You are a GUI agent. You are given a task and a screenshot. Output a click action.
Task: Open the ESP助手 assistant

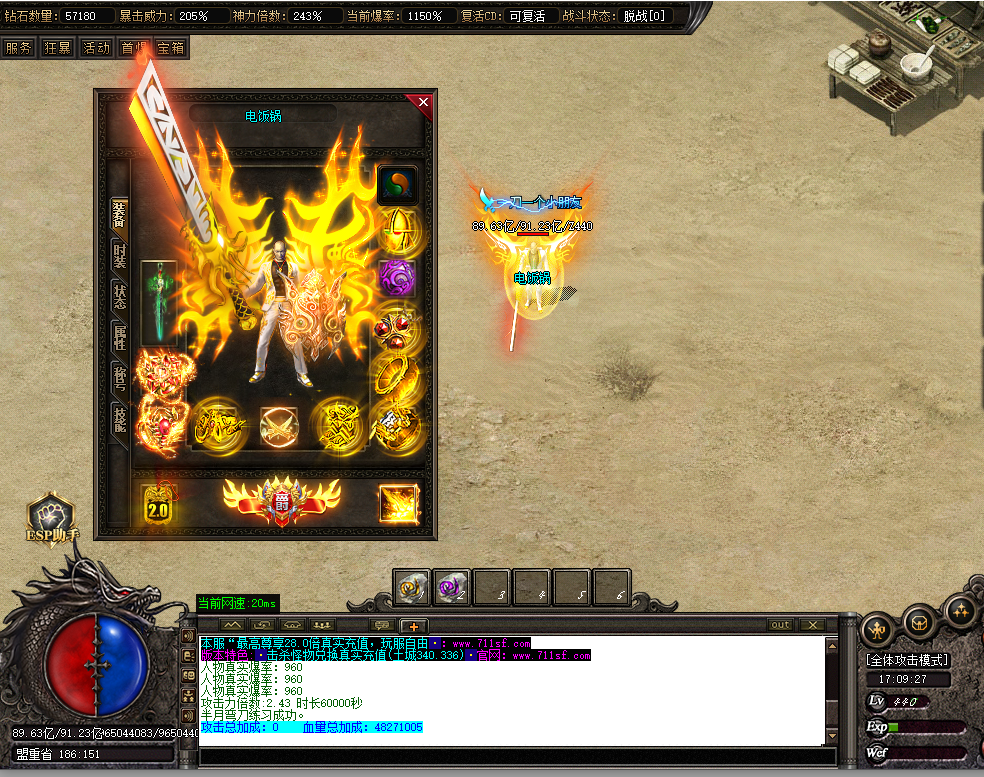(x=51, y=518)
